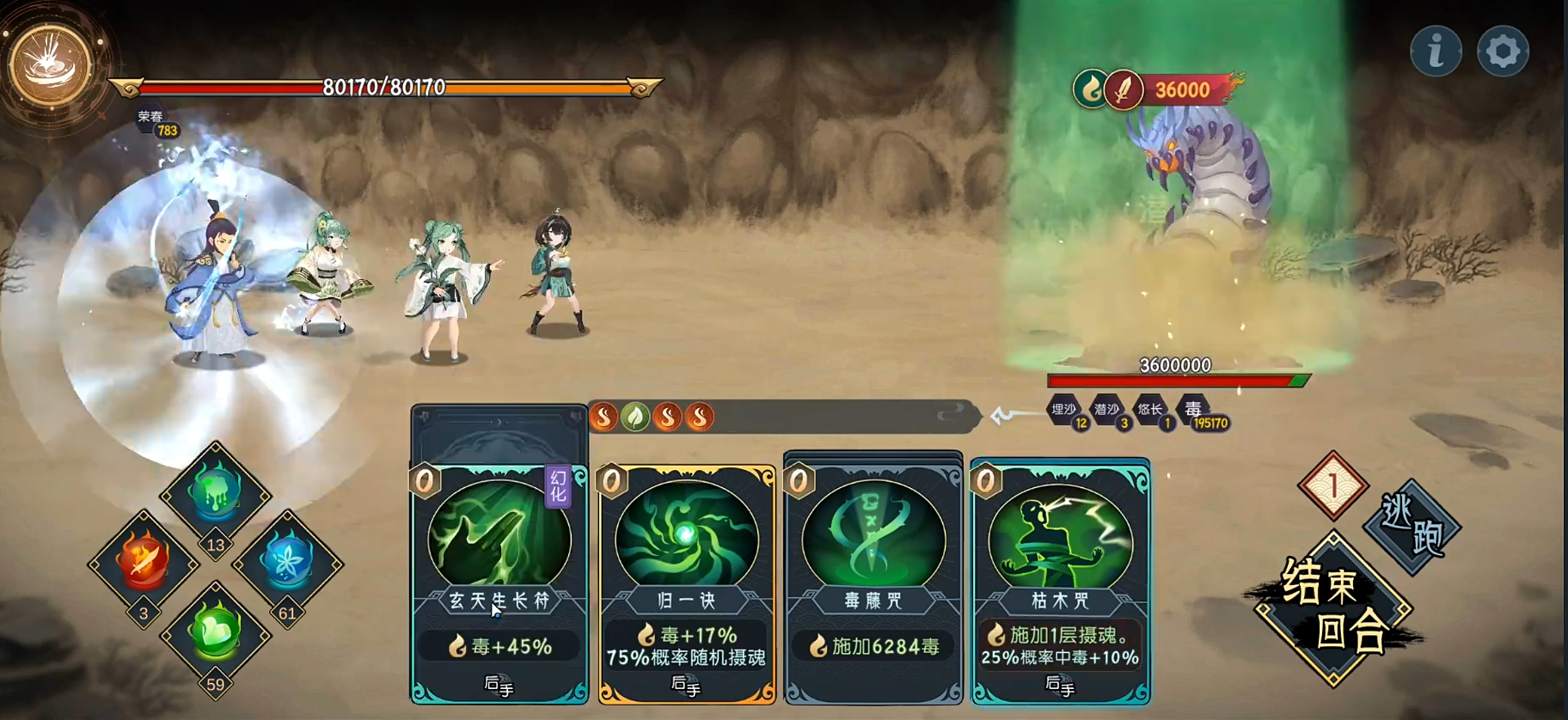Open the info panel
The height and width of the screenshot is (720, 1568).
point(1436,52)
